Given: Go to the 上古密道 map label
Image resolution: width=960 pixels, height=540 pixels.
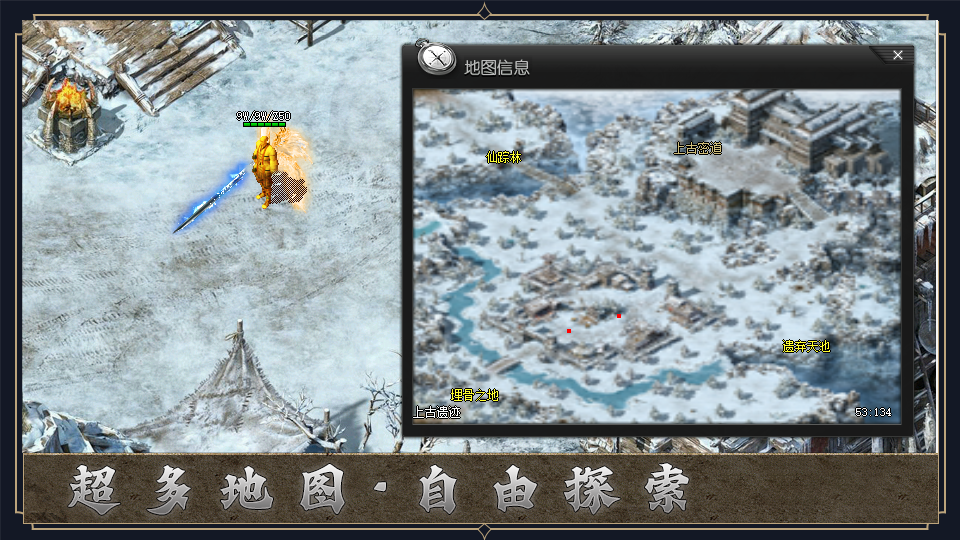Looking at the screenshot, I should 698,149.
